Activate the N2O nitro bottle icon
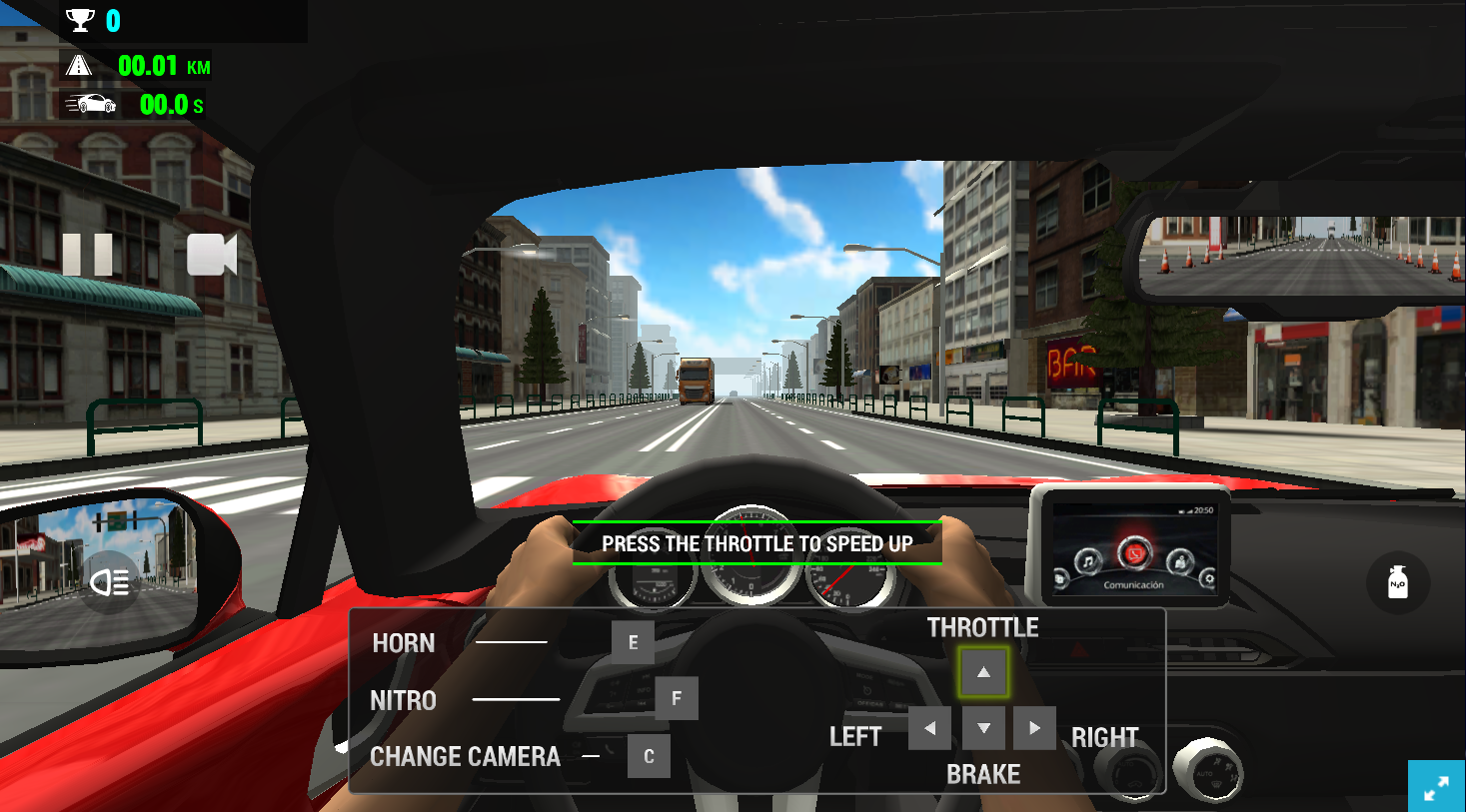The image size is (1466, 812). (1397, 583)
